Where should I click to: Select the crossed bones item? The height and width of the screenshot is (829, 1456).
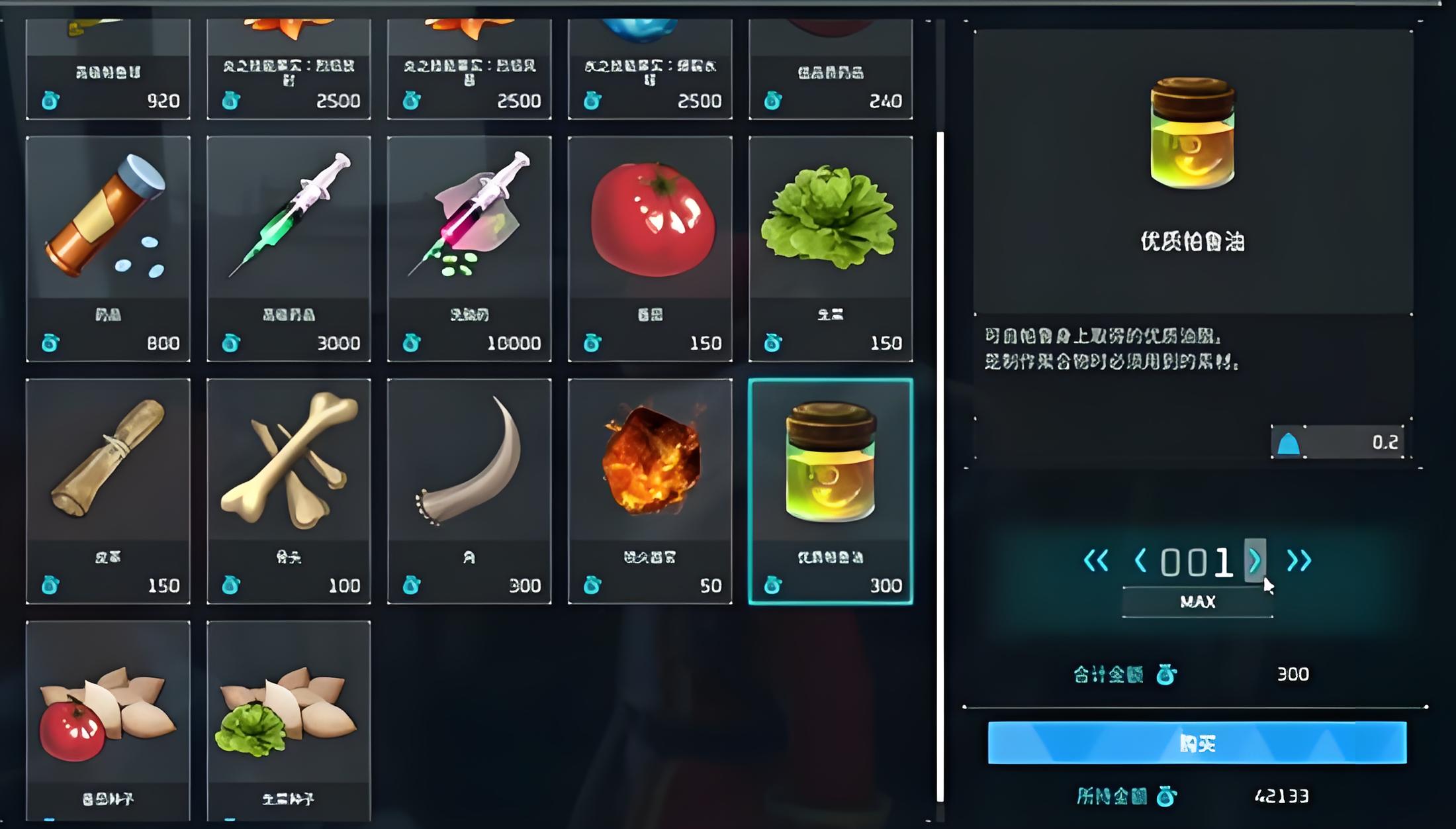[289, 491]
